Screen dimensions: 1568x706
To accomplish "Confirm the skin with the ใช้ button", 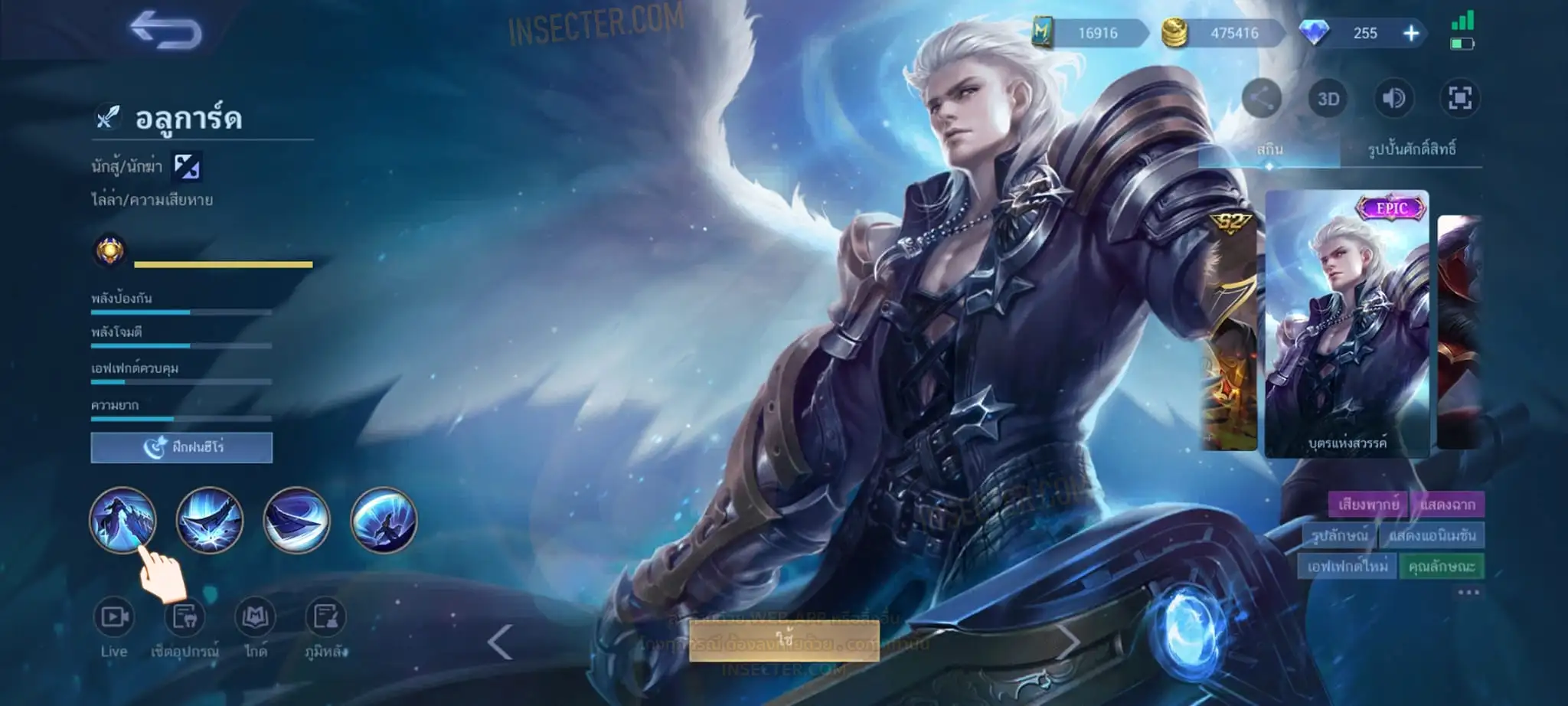I will coord(783,640).
